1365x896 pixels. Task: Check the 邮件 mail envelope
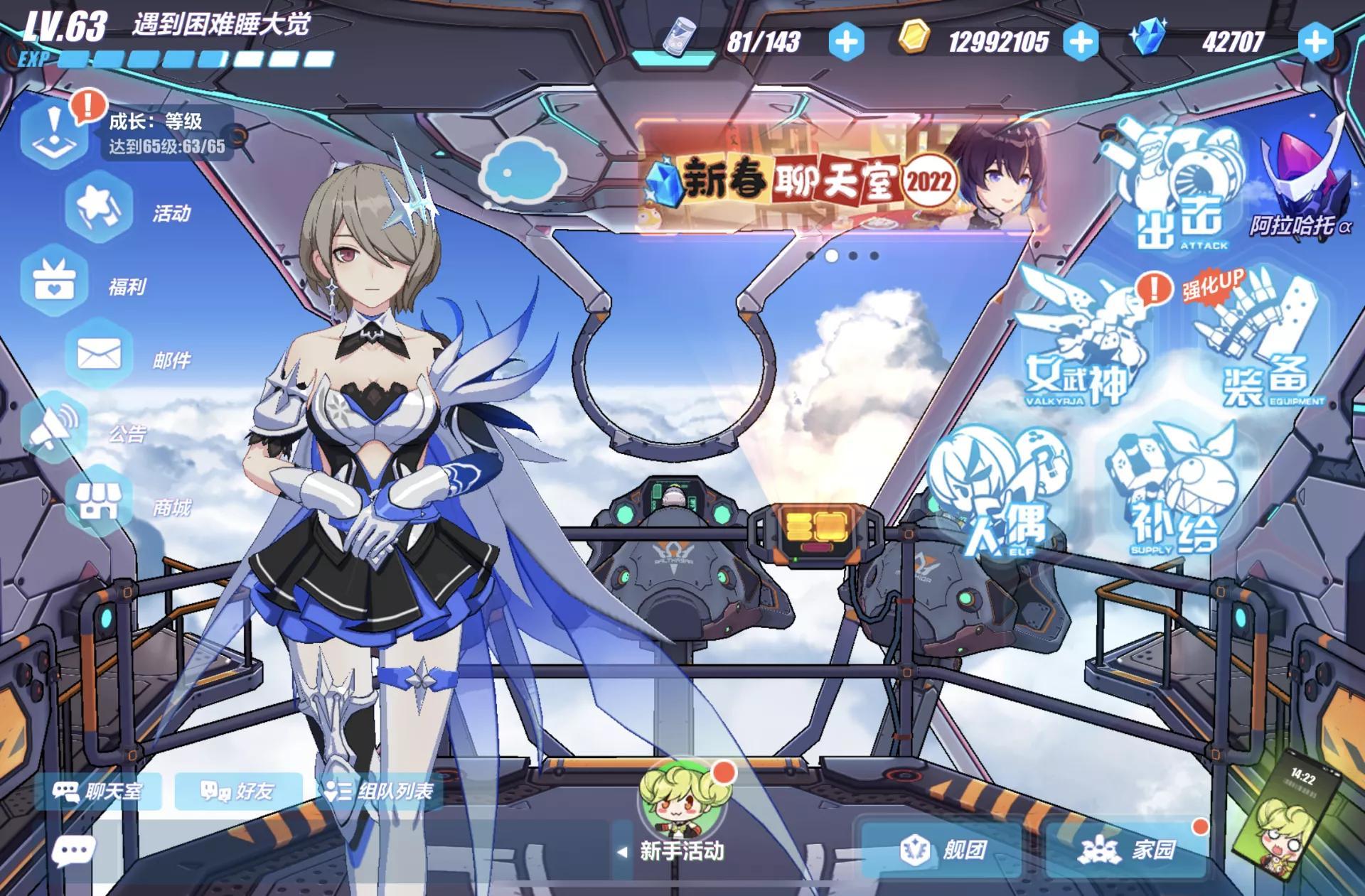100,354
